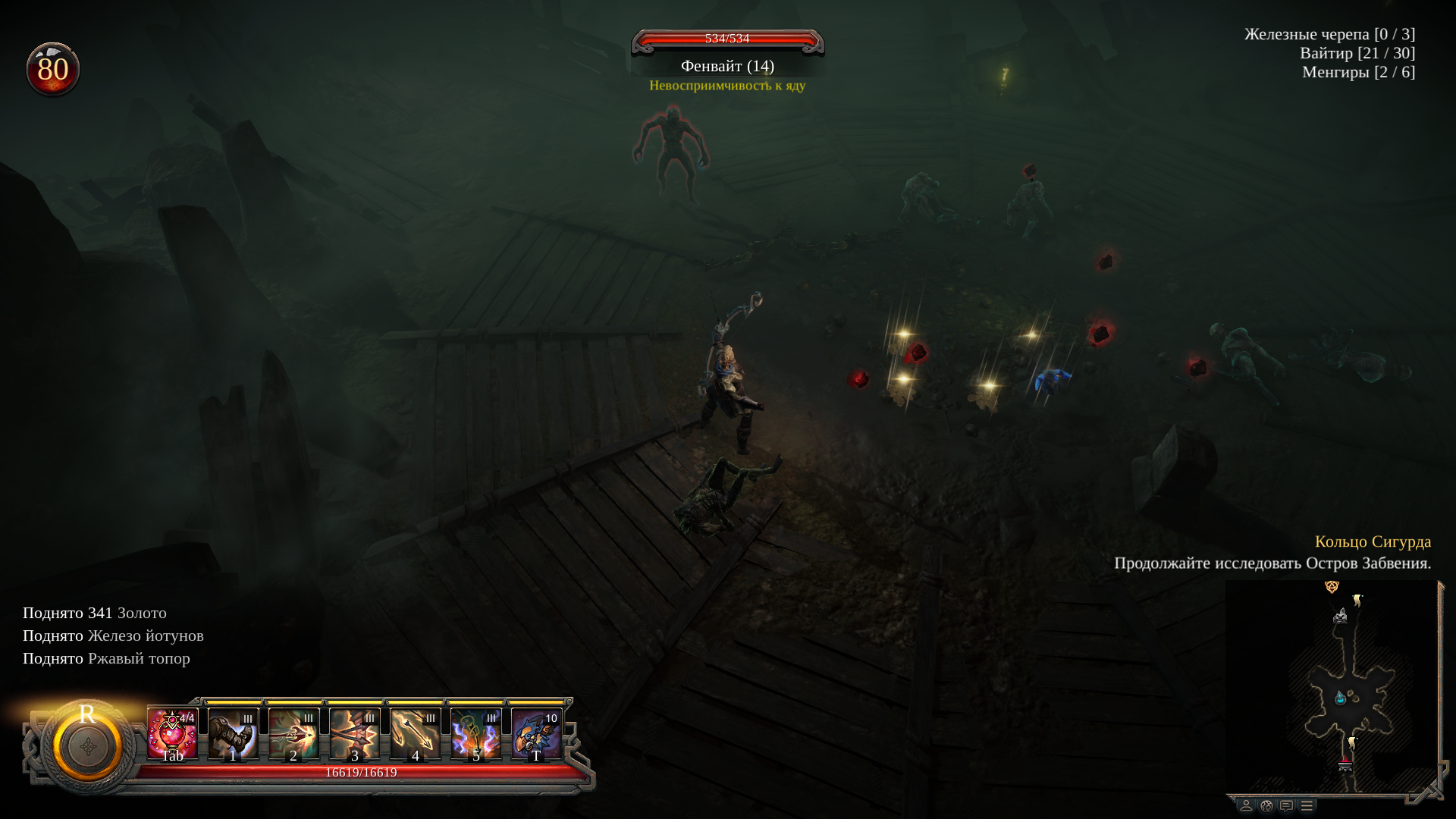Click the golden rage orb
The width and height of the screenshot is (1456, 819).
[87, 746]
